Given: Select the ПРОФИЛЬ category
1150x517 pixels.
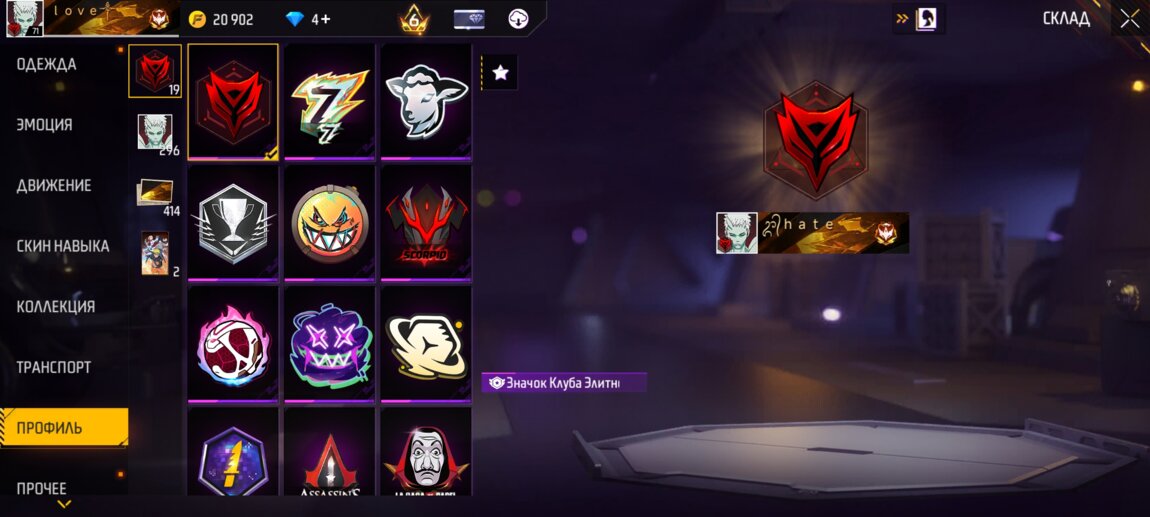Looking at the screenshot, I should click(x=50, y=428).
